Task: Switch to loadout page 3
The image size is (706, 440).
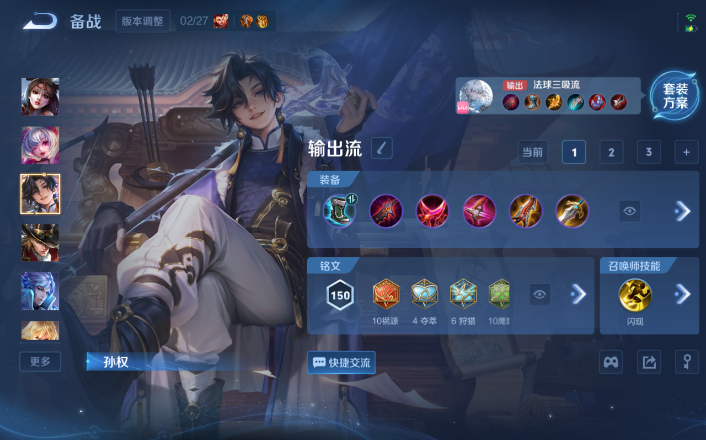Action: tap(648, 152)
